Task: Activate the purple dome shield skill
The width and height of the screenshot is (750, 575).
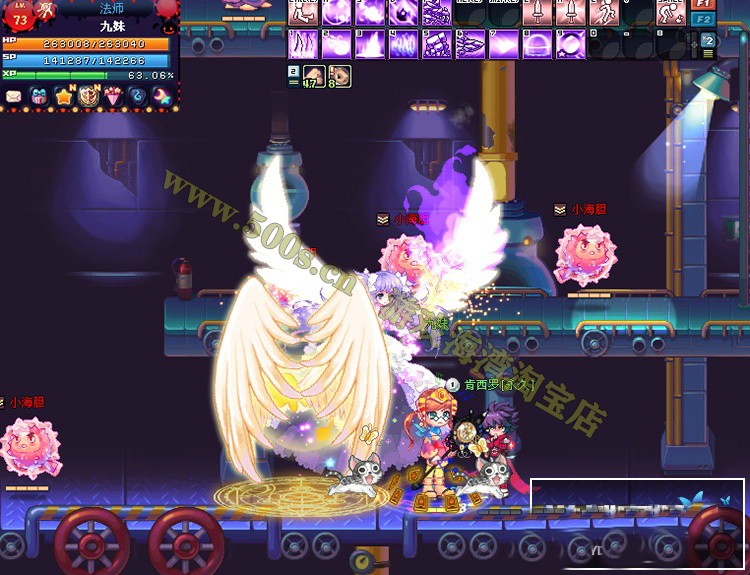Action: click(x=537, y=44)
